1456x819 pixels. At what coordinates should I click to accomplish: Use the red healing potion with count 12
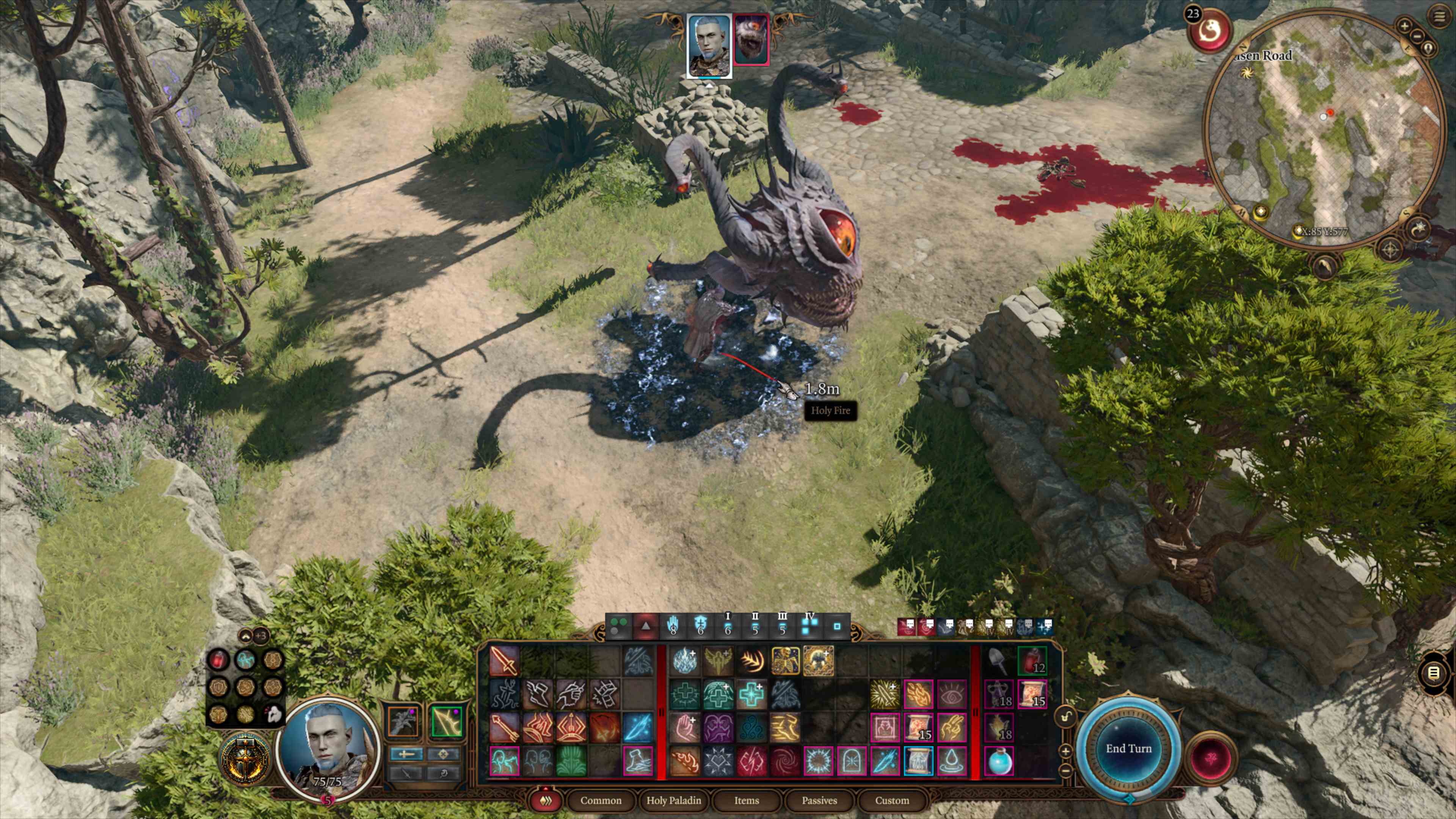[1032, 660]
